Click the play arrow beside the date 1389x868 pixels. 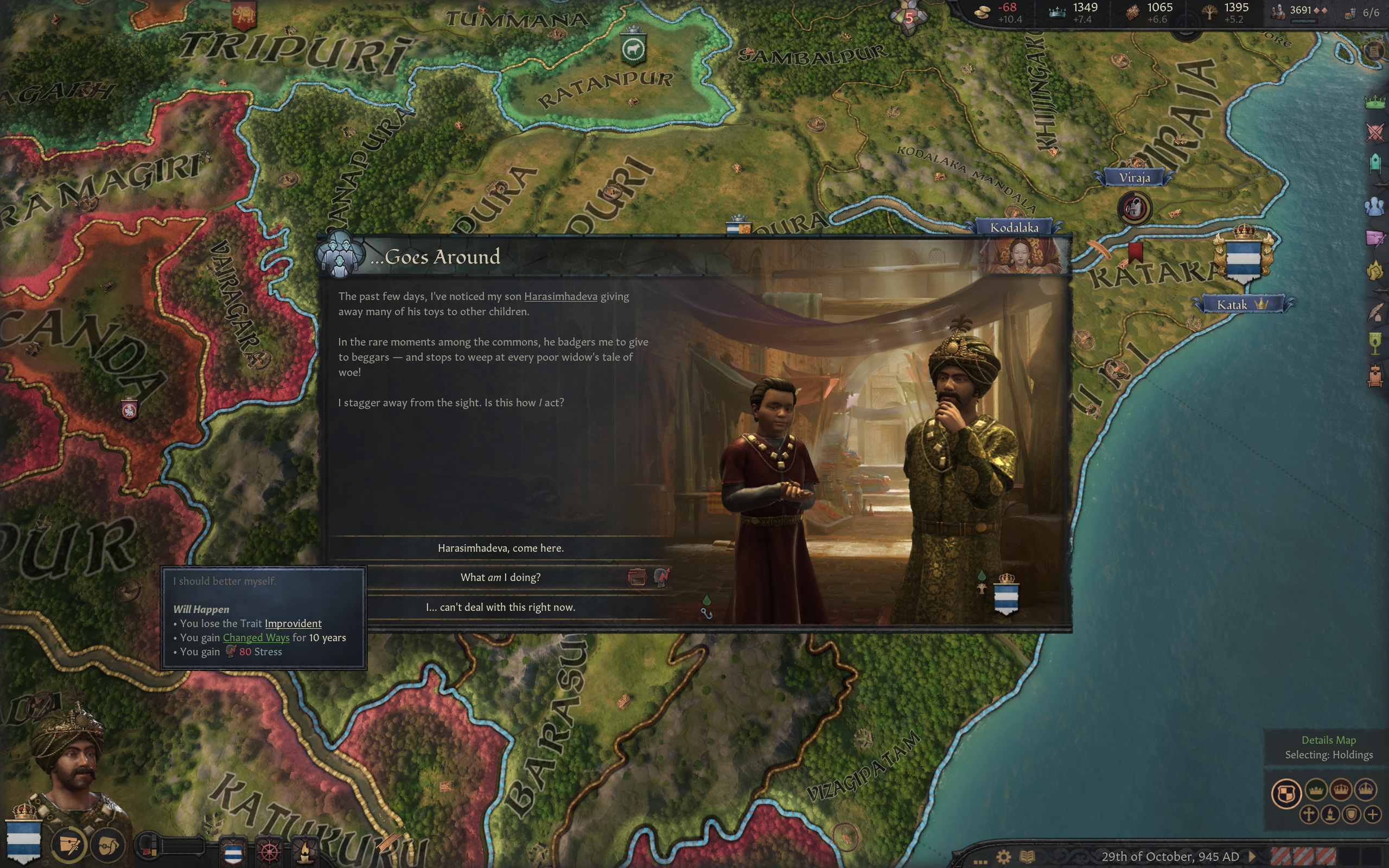pos(1252,857)
